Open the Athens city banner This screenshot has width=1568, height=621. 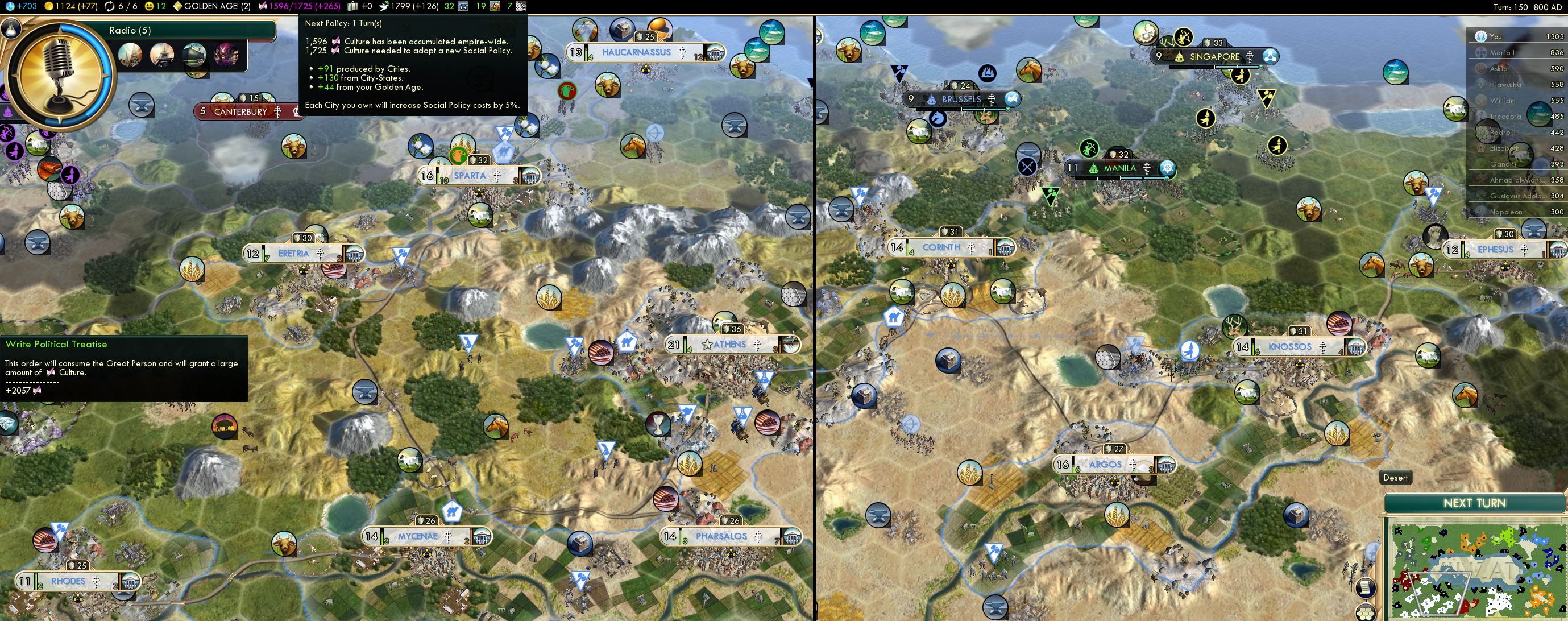pyautogui.click(x=729, y=345)
